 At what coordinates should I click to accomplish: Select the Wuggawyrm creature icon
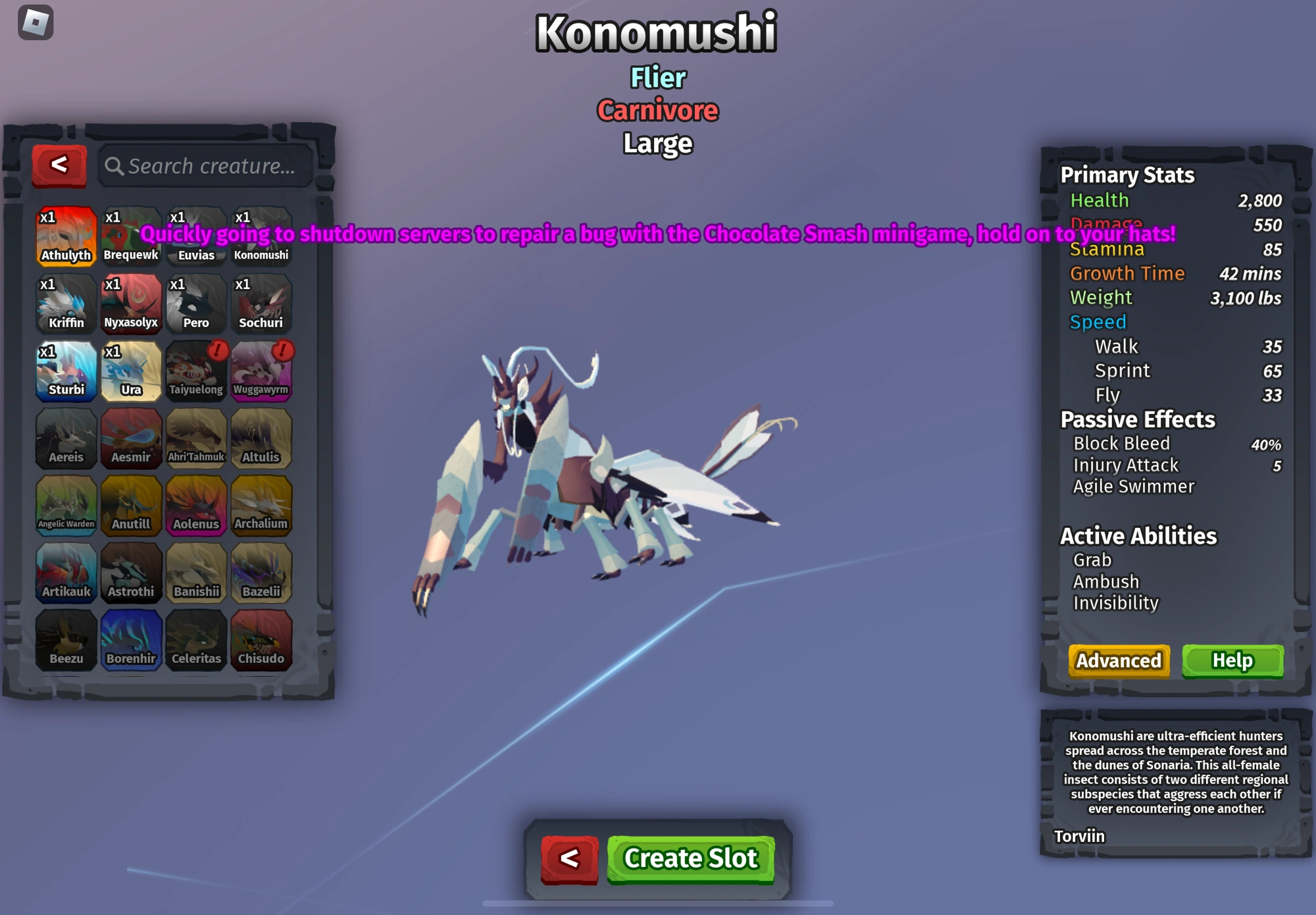click(x=261, y=370)
